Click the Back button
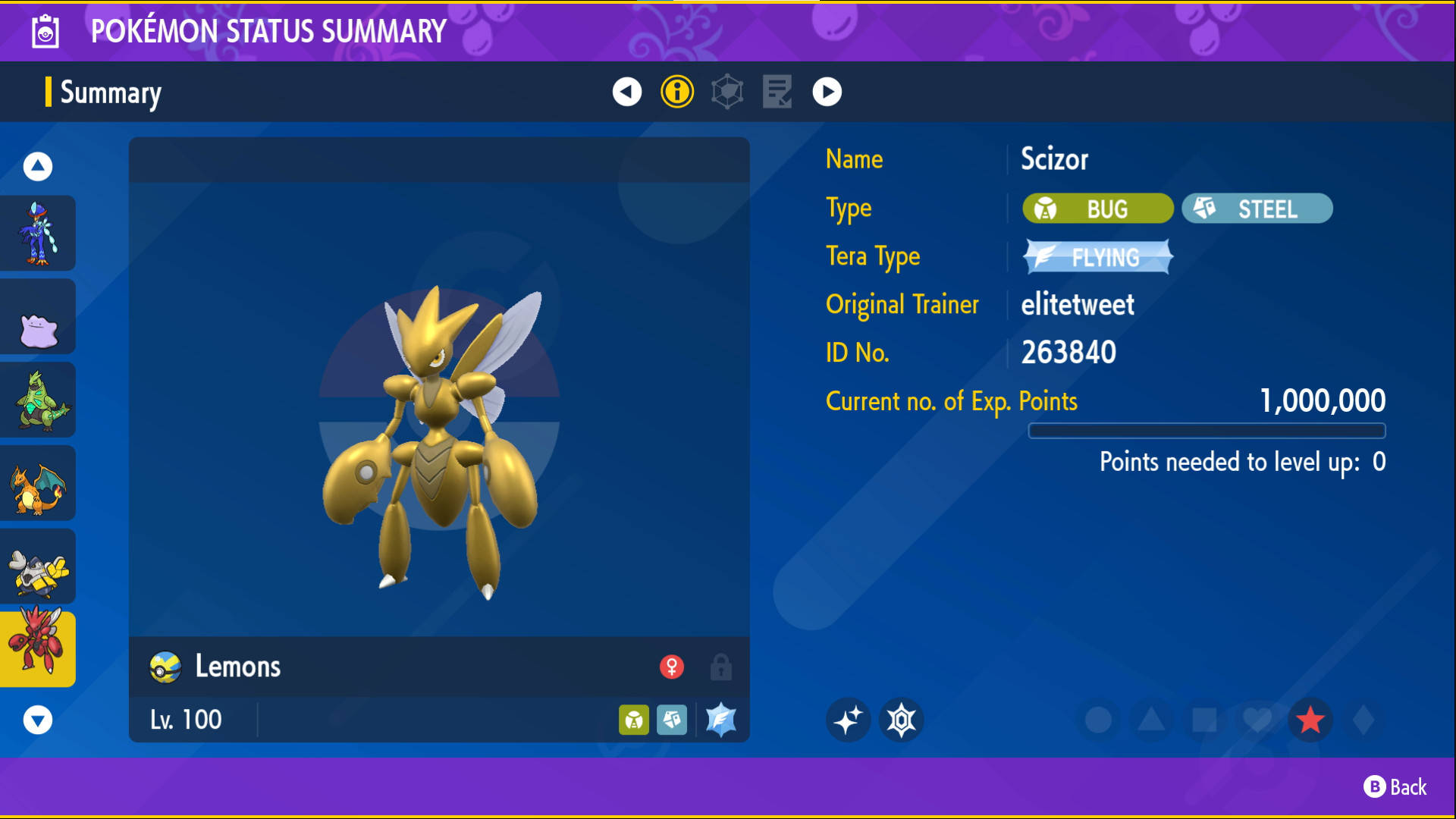 [x=1395, y=787]
